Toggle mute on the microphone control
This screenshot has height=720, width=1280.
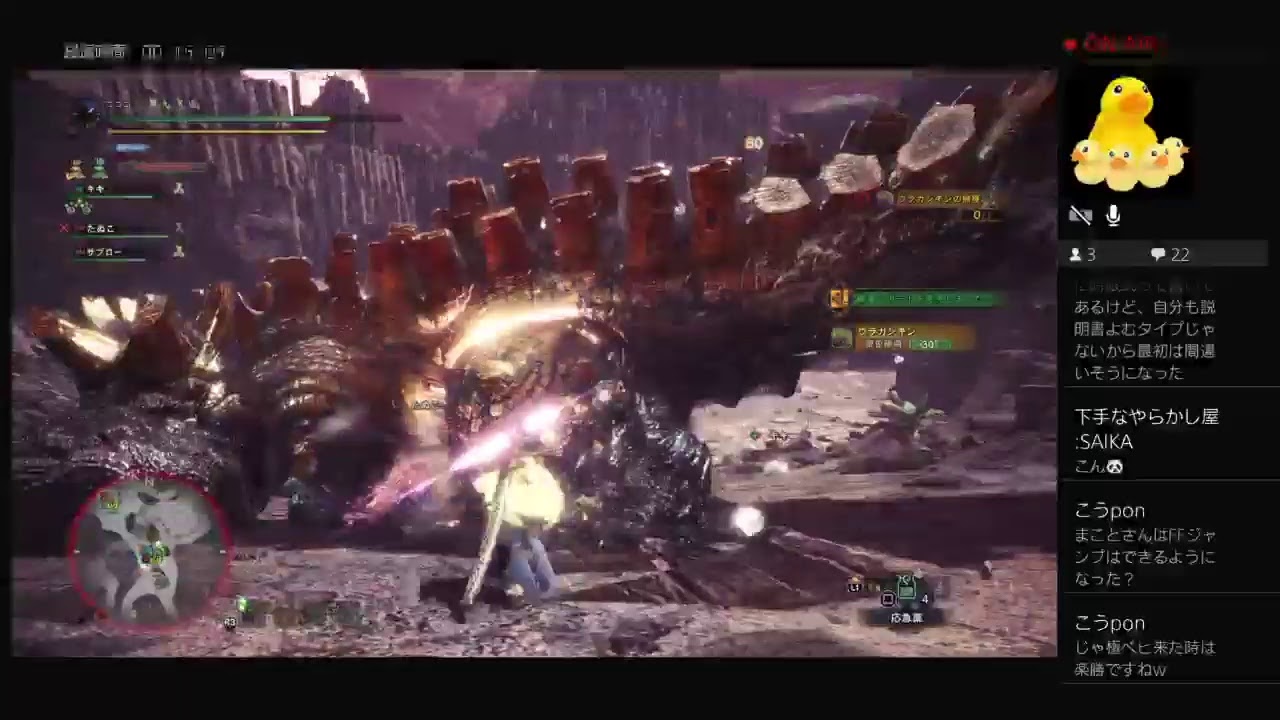[x=1113, y=215]
